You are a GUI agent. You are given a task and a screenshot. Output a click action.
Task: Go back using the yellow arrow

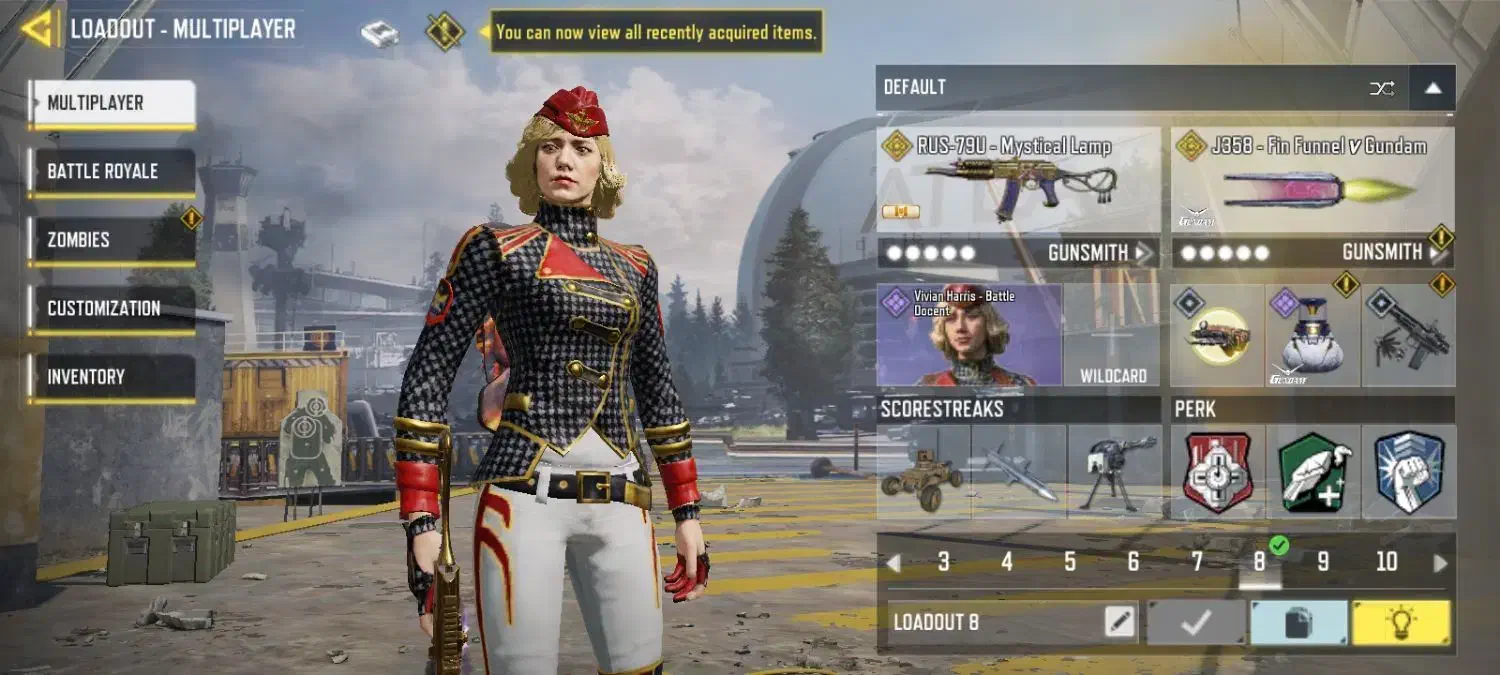[x=37, y=29]
